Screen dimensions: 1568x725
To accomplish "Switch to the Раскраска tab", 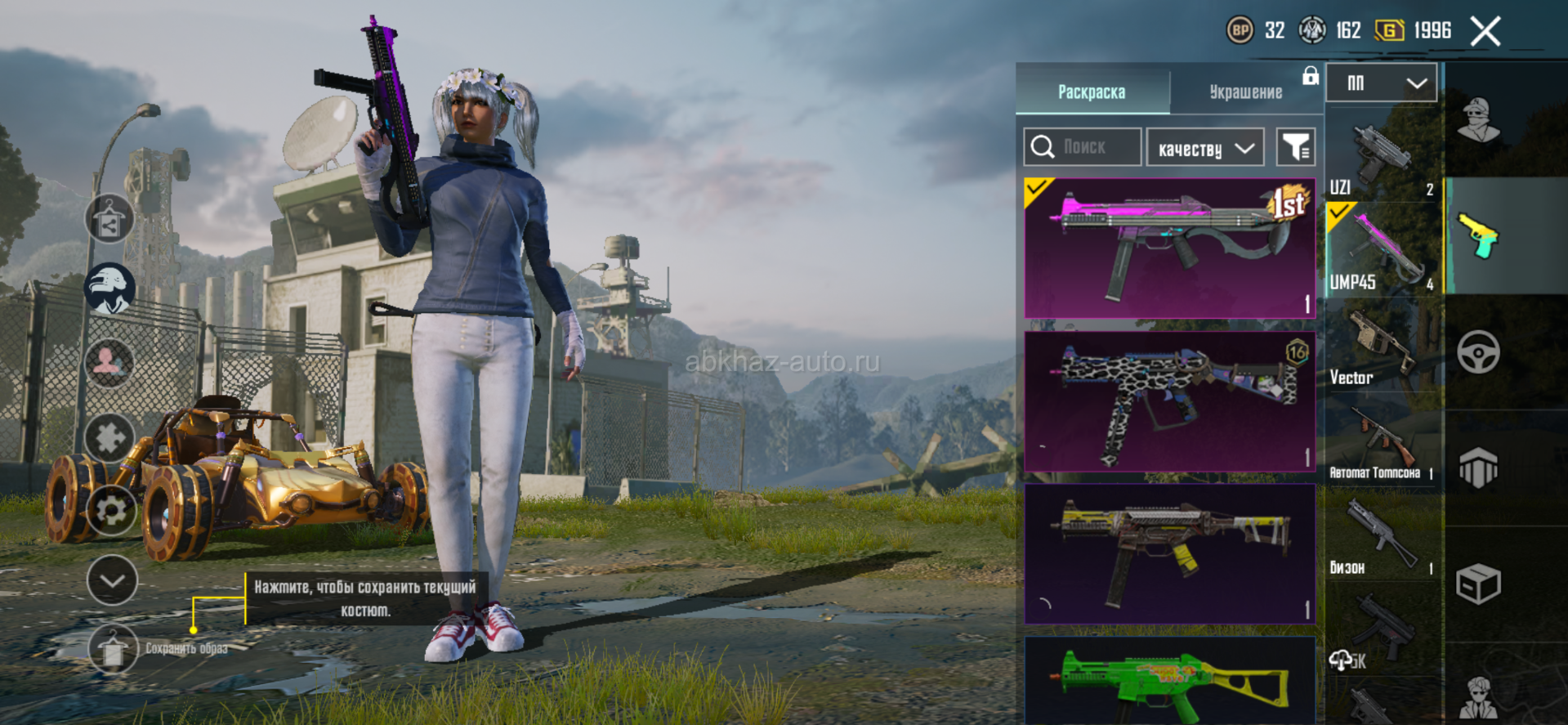I will [x=1092, y=92].
